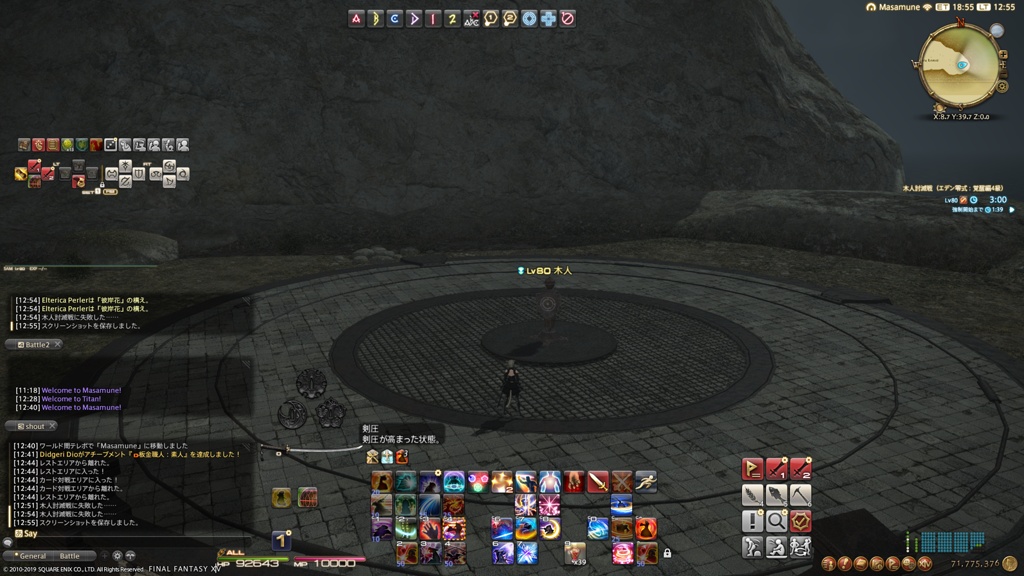Viewport: 1024px width, 576px height.
Task: Click the yellow waymark 2 icon
Action: point(452,18)
